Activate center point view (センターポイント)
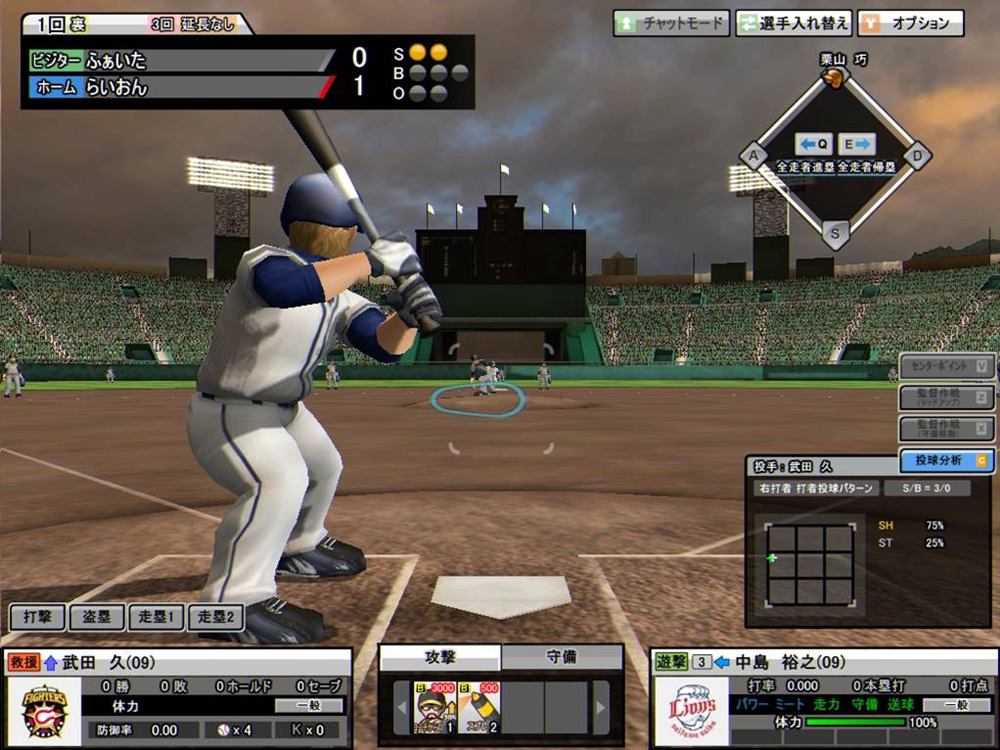 click(946, 367)
